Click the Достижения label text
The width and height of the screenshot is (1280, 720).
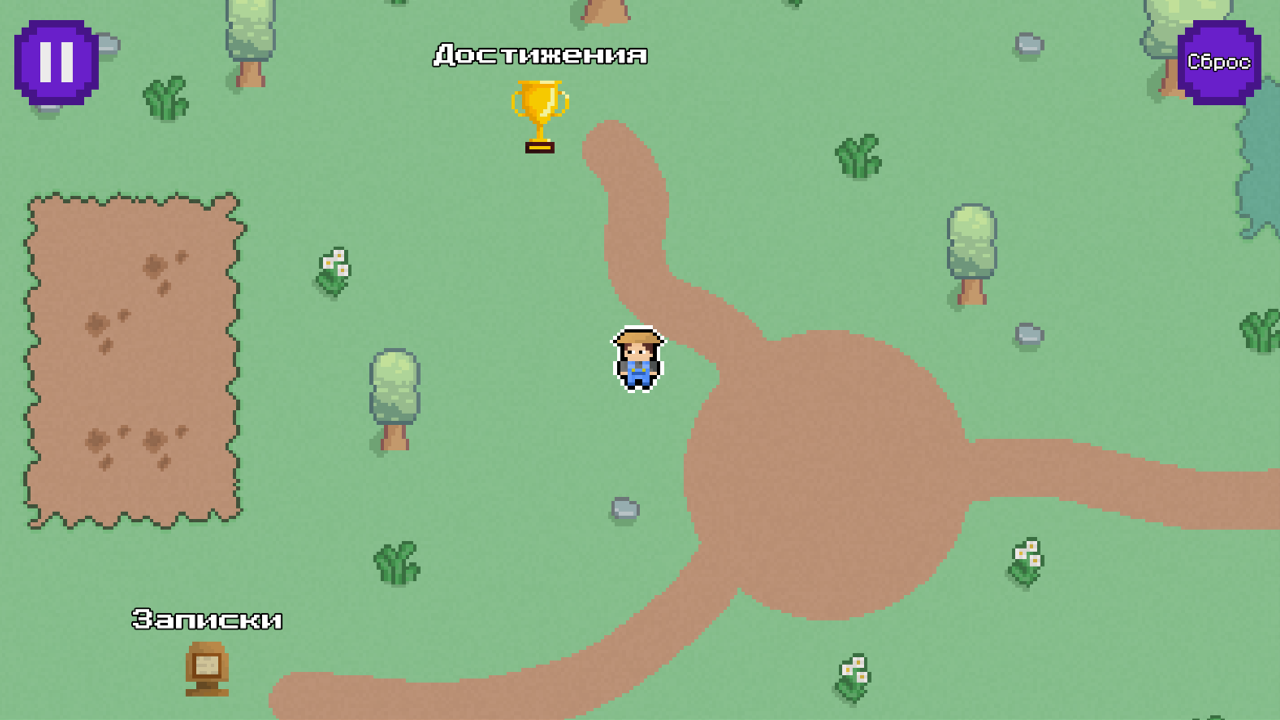pos(539,55)
